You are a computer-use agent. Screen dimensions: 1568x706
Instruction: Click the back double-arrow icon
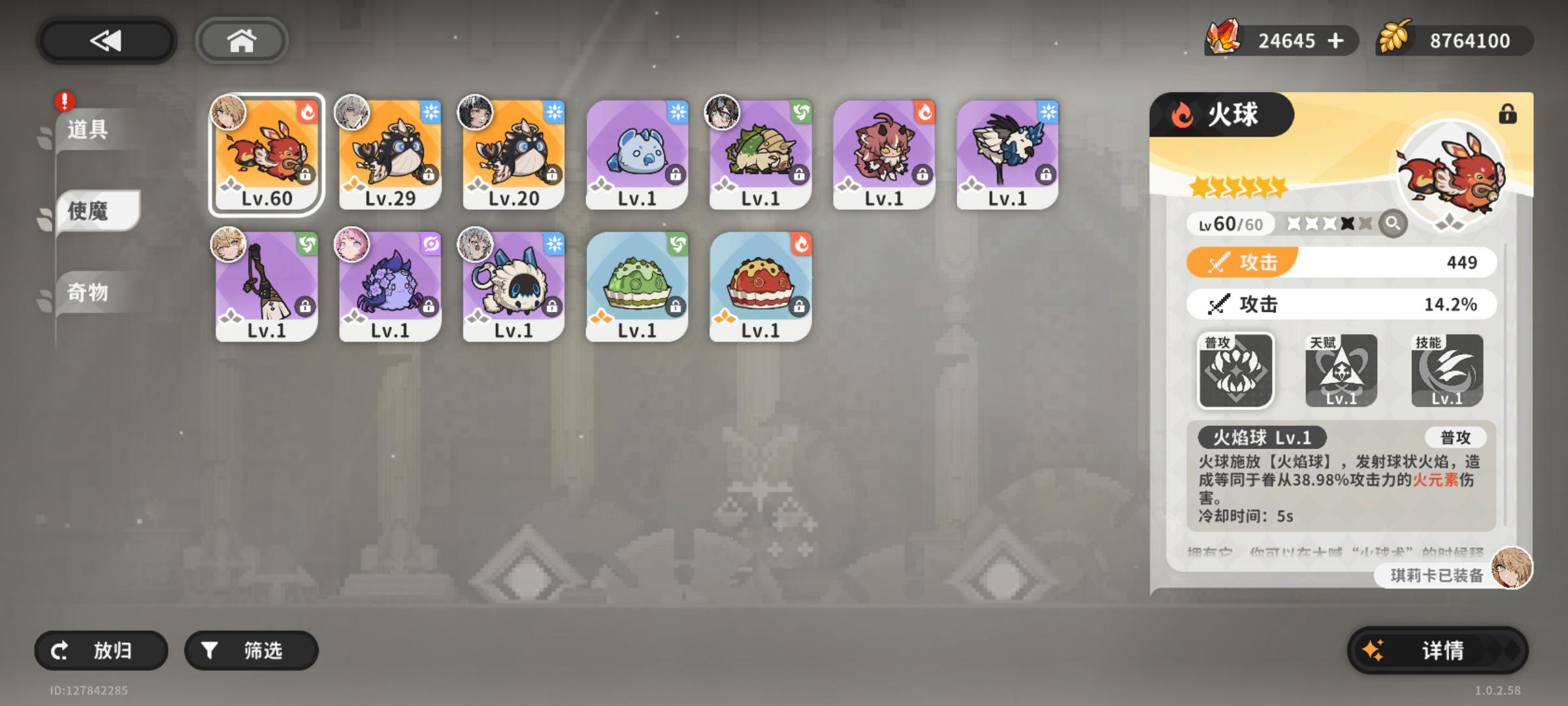106,41
